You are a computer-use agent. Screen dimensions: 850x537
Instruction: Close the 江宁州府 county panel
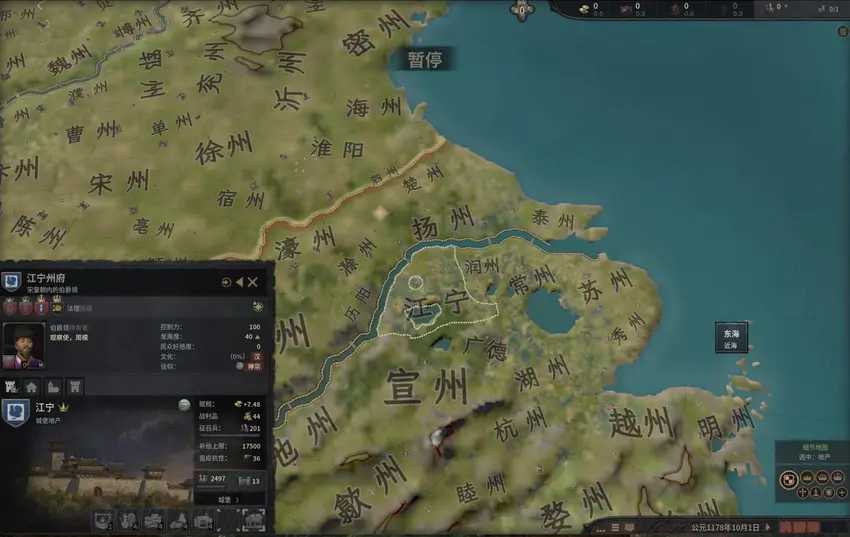pos(253,283)
